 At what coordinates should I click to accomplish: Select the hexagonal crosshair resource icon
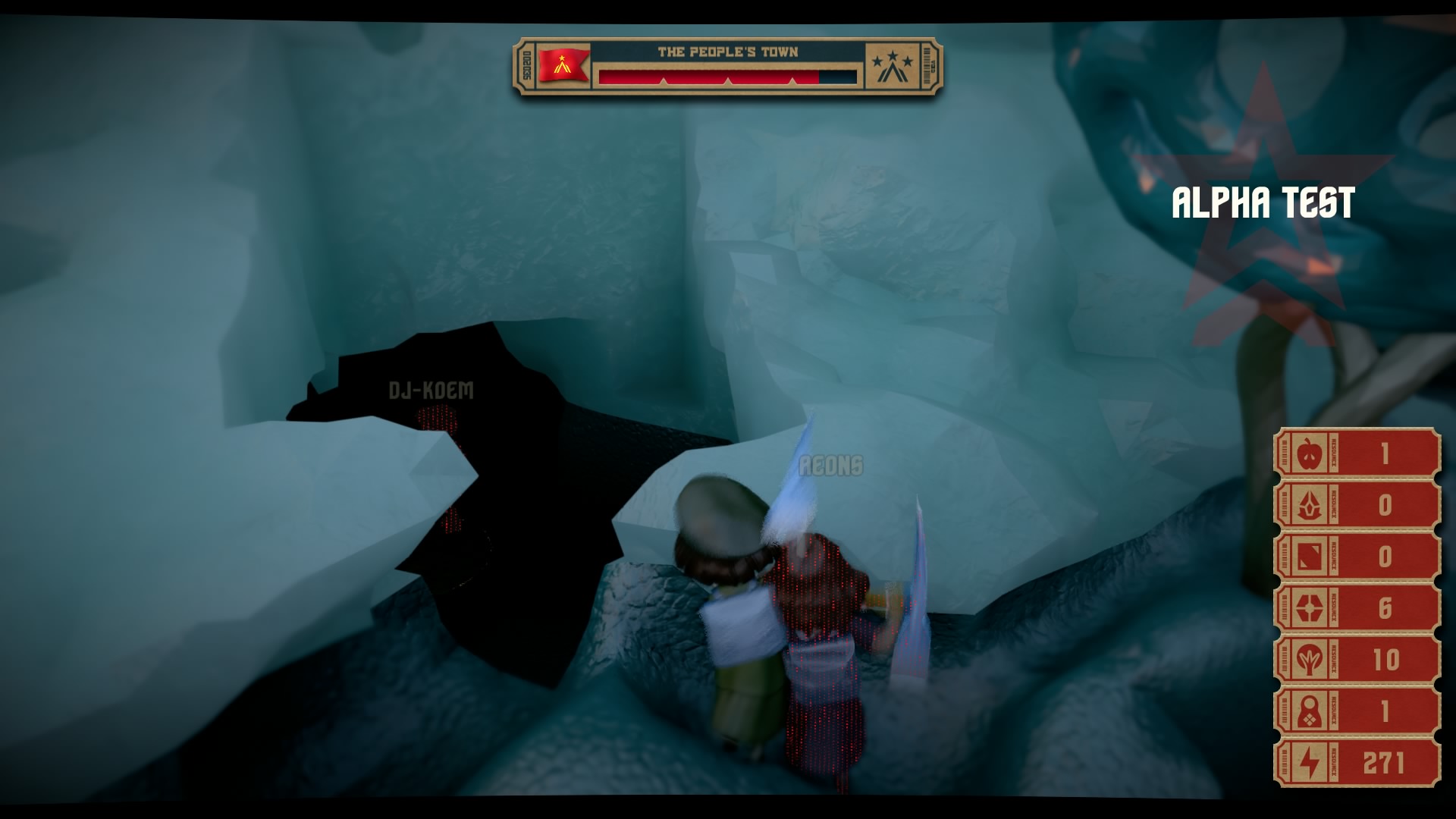(1308, 608)
